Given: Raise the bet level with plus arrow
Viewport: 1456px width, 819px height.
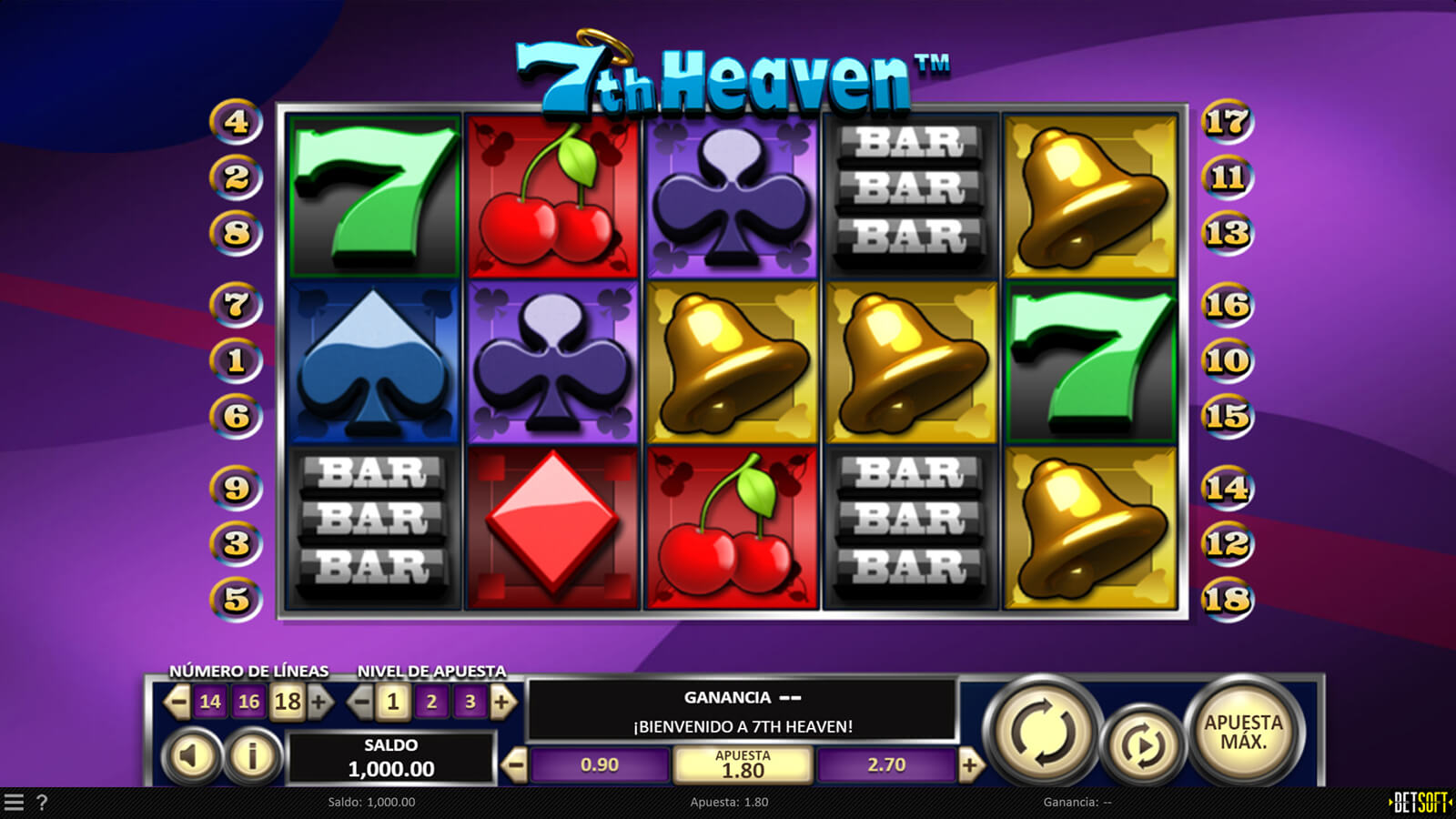Looking at the screenshot, I should [502, 702].
